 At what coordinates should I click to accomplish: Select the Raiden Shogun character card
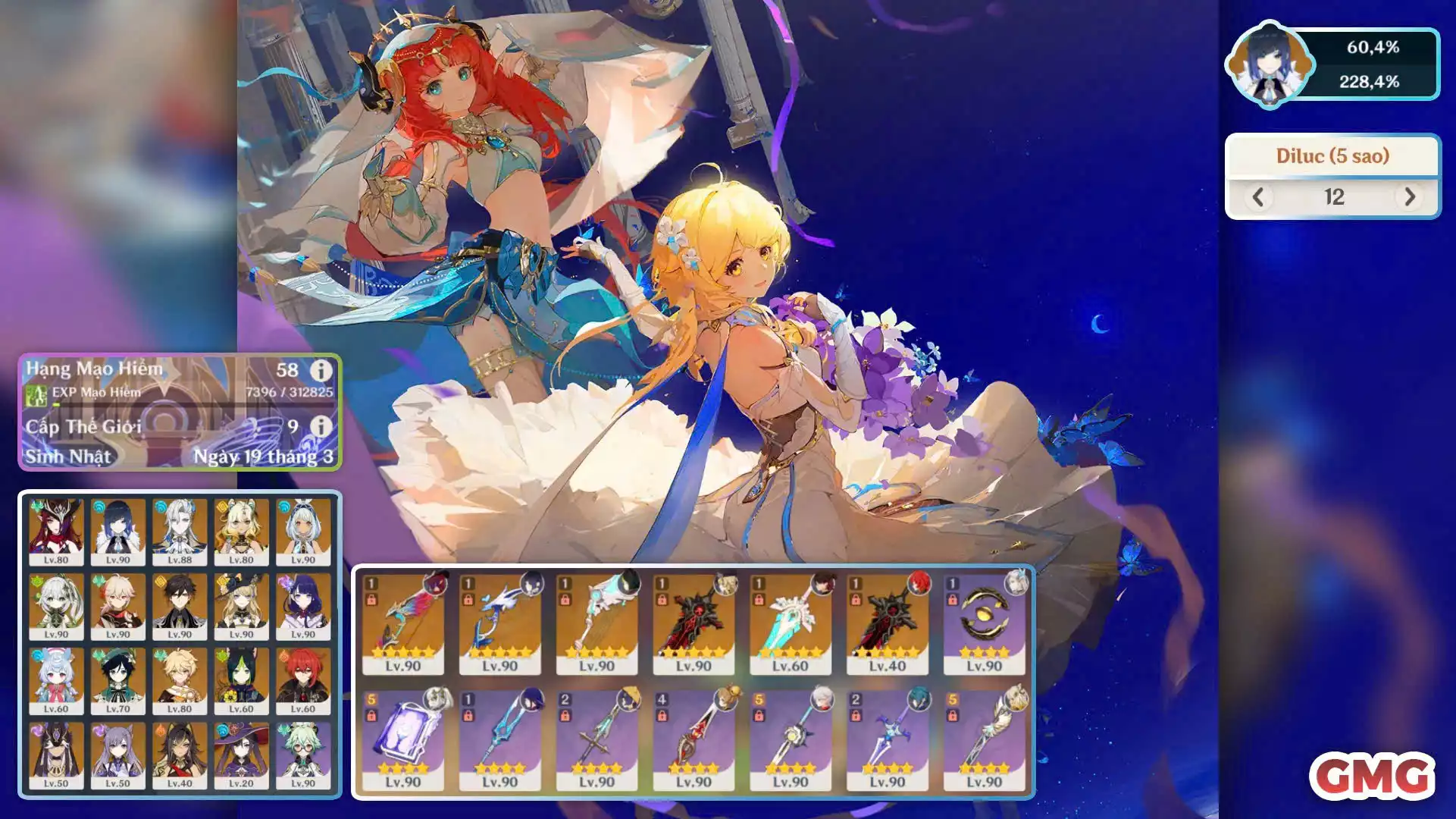(x=303, y=605)
